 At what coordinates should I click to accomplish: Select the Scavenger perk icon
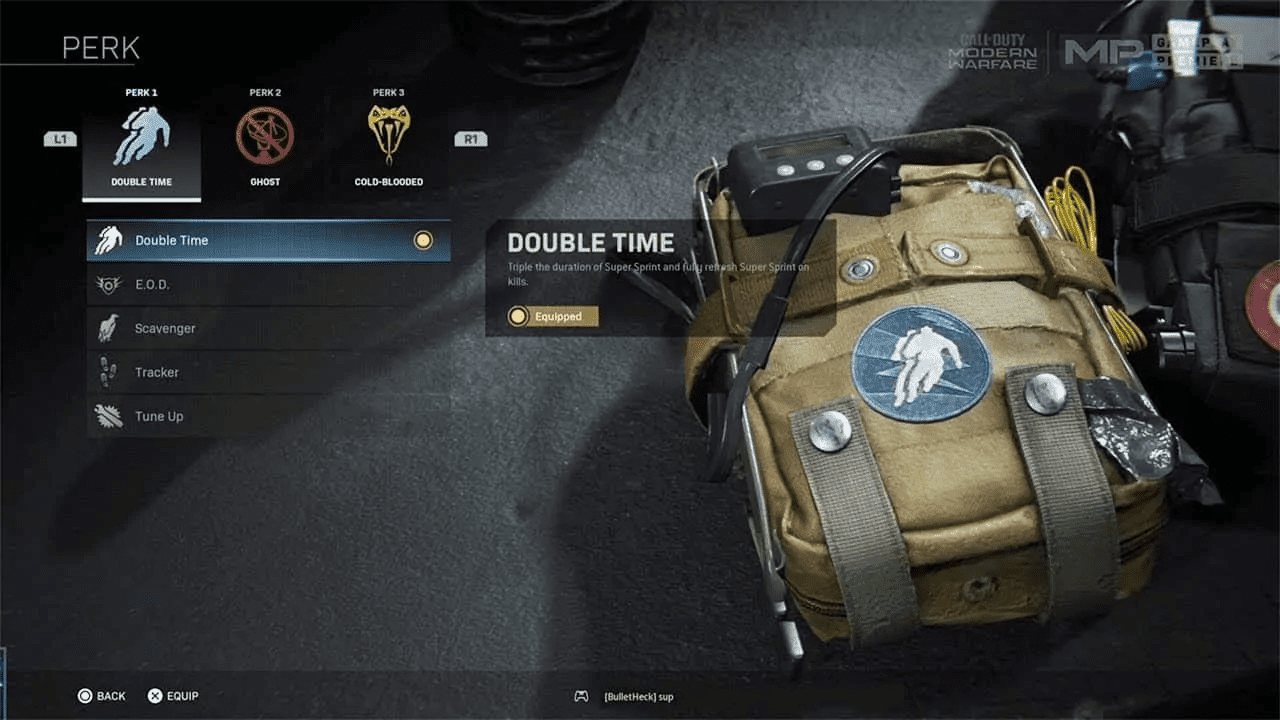pyautogui.click(x=110, y=328)
